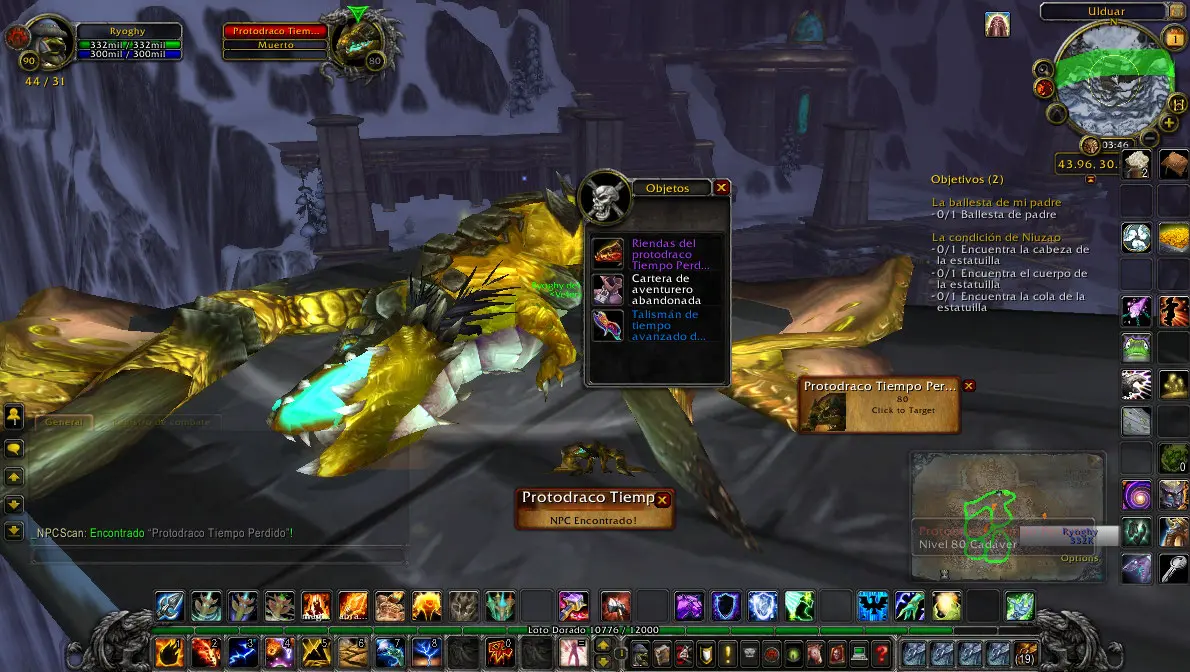The image size is (1190, 672).
Task: Close the 'NPC Encontrado!' alert banner
Action: (661, 499)
